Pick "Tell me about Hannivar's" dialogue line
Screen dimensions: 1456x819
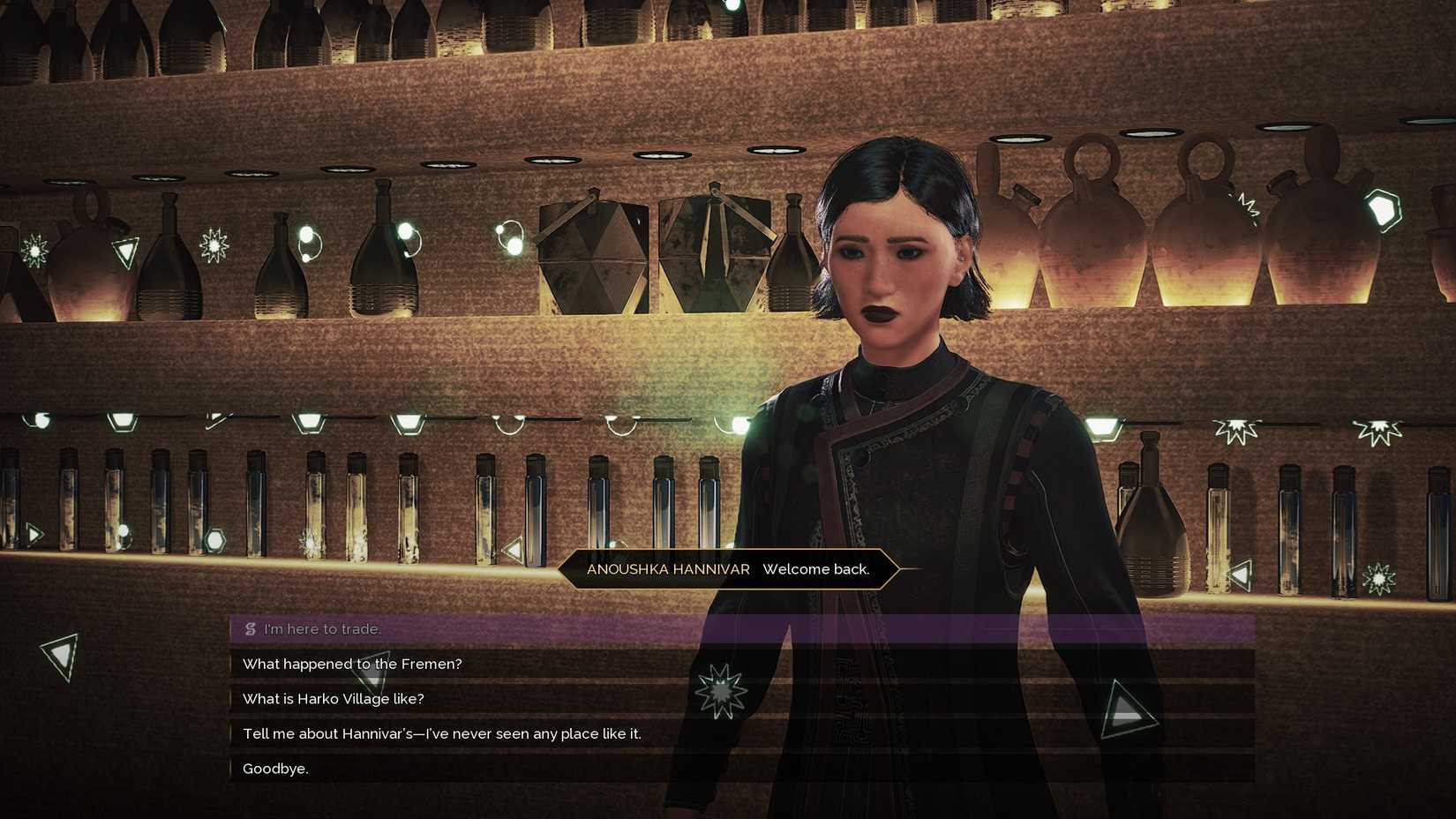coord(441,733)
